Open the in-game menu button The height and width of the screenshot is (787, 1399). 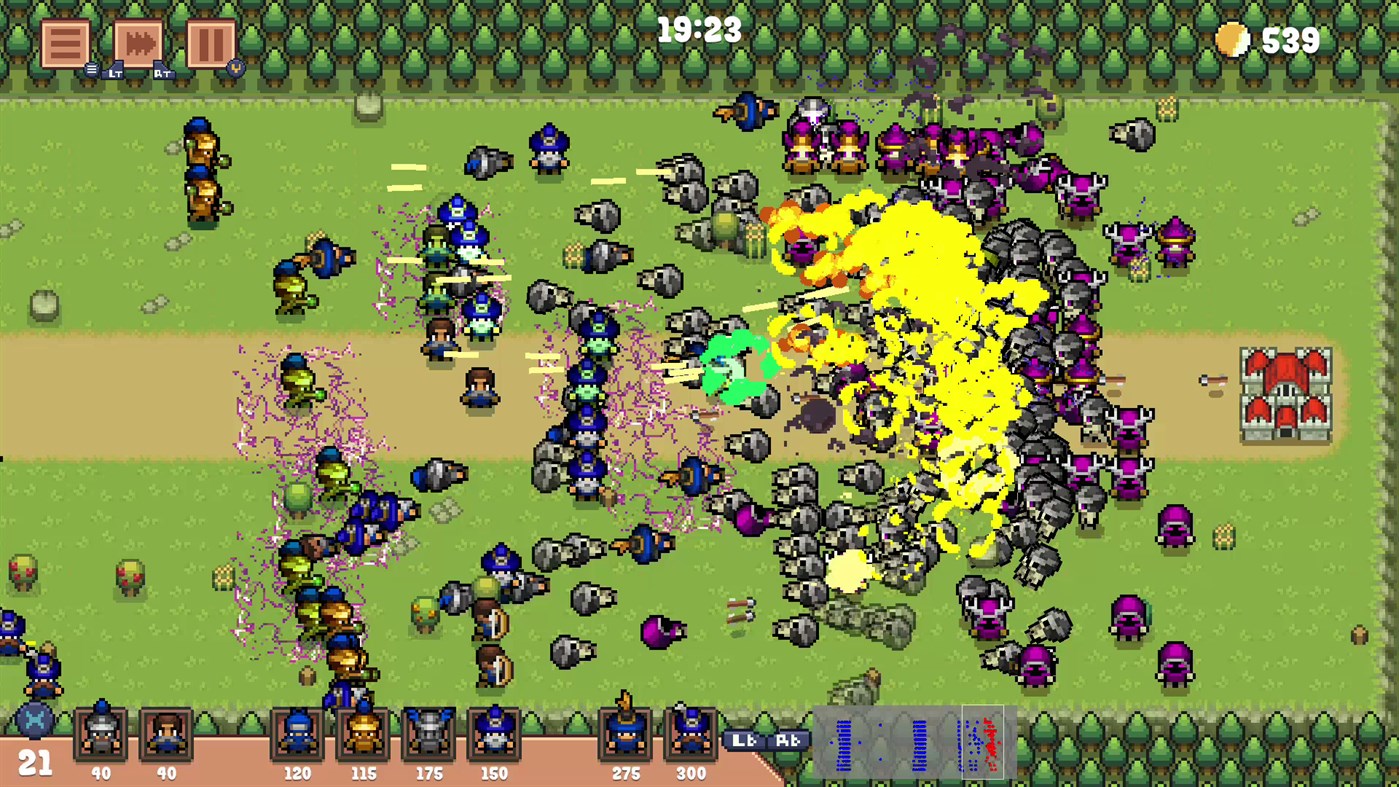[x=65, y=42]
